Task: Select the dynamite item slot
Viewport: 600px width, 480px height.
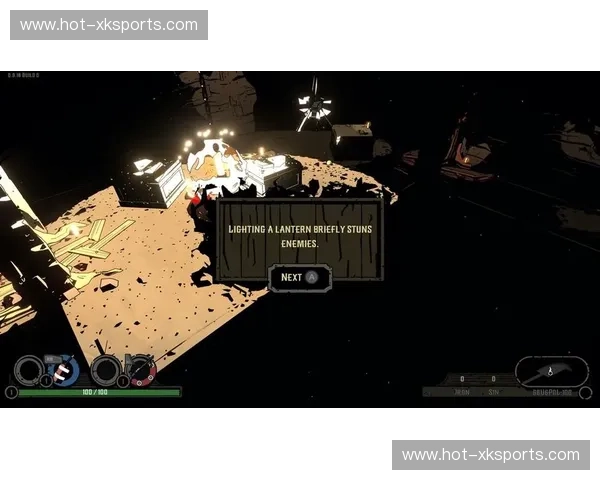Action: click(64, 370)
